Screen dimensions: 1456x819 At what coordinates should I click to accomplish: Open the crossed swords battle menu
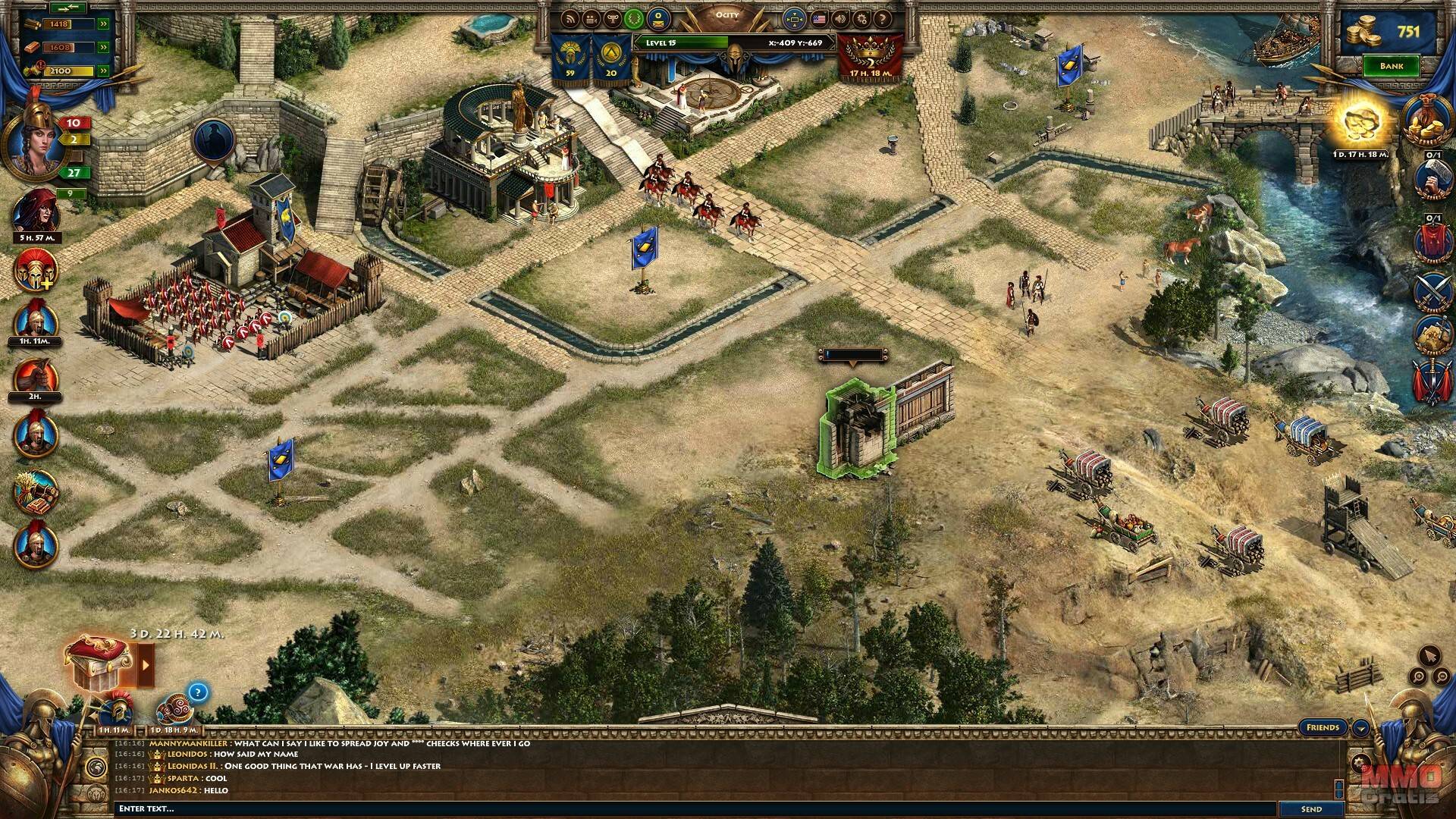[x=1432, y=291]
